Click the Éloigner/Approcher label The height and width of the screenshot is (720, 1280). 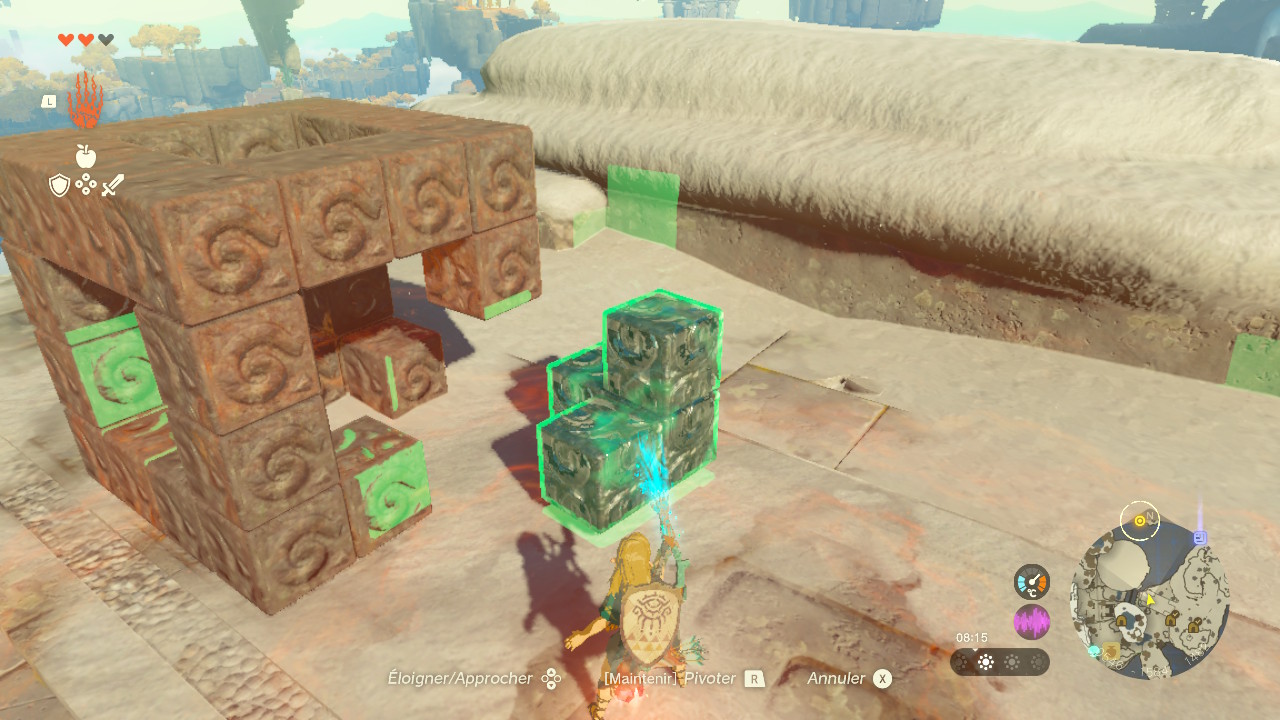(x=460, y=678)
